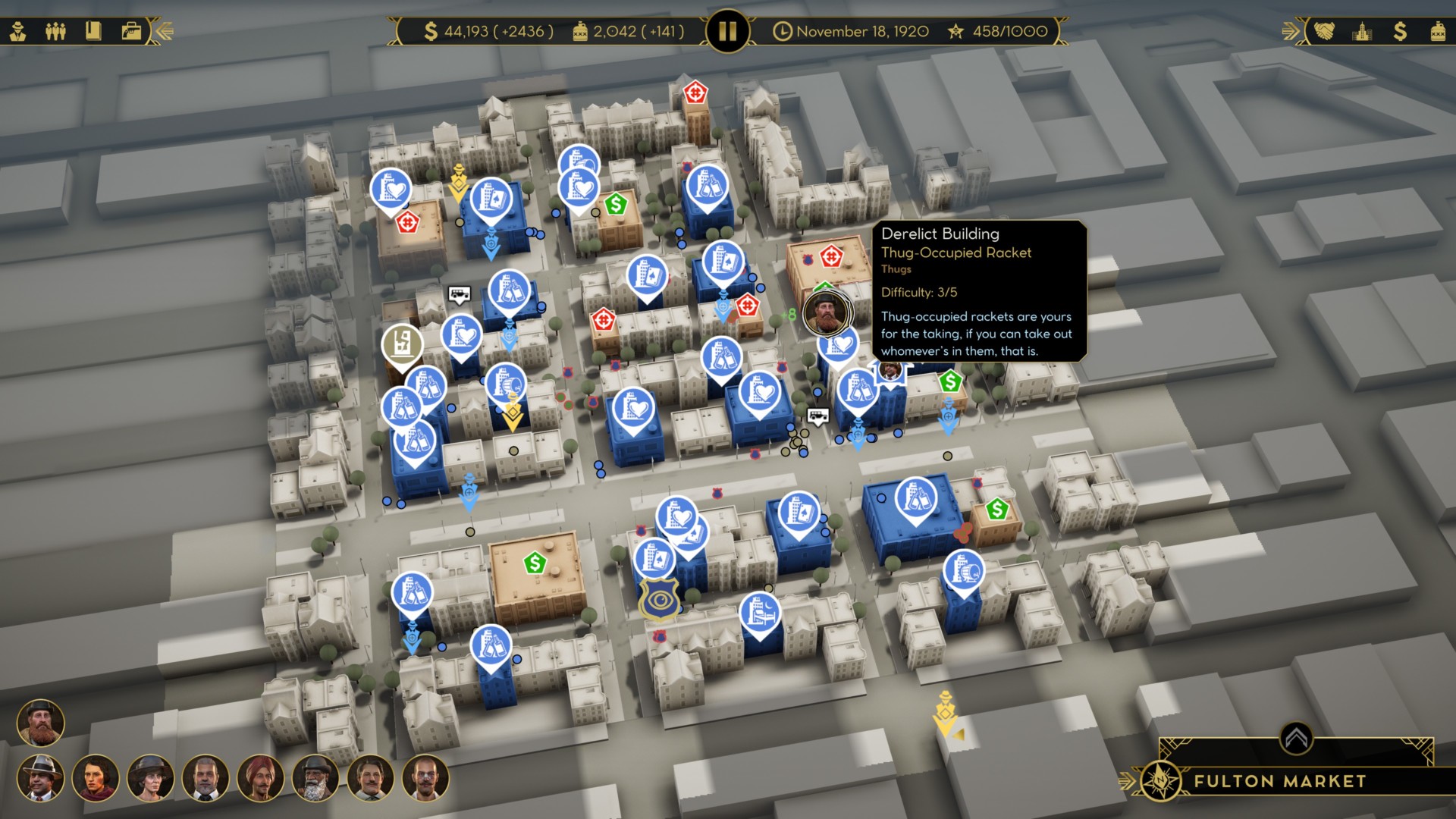Viewport: 1456px width, 819px height.
Task: Select the gangster in the white fedora
Action: tap(41, 778)
